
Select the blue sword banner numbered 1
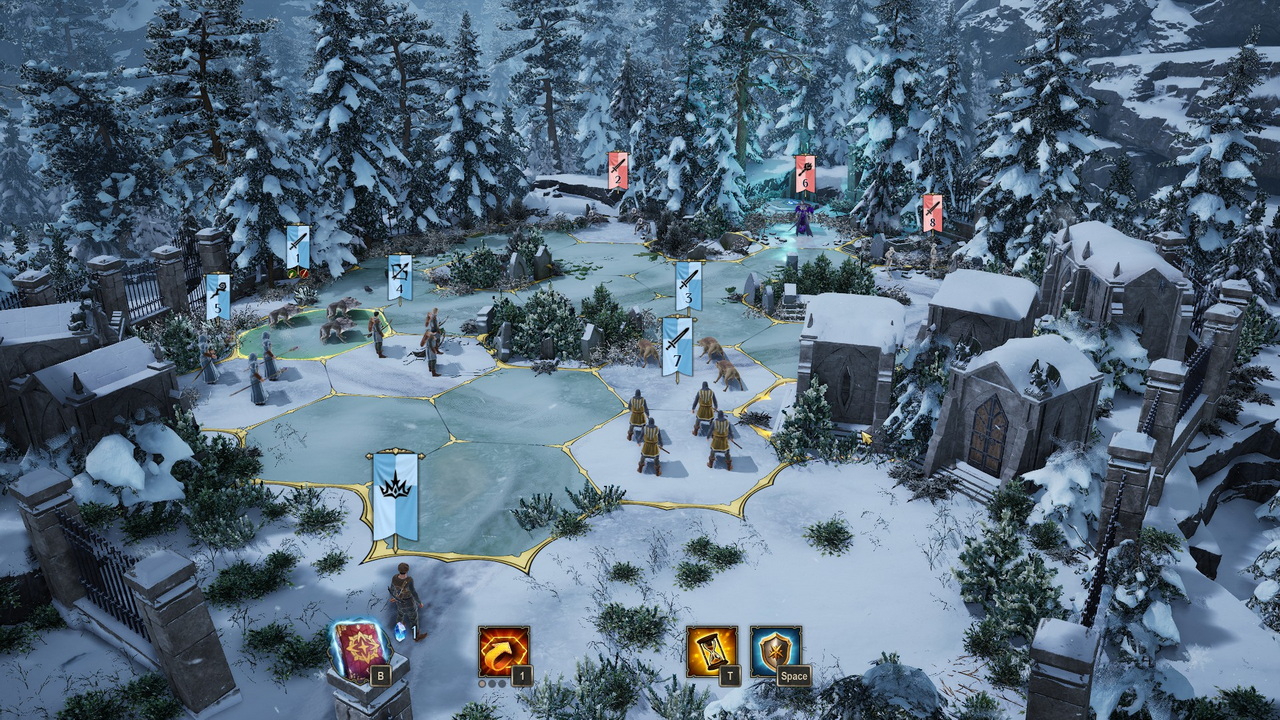point(297,247)
